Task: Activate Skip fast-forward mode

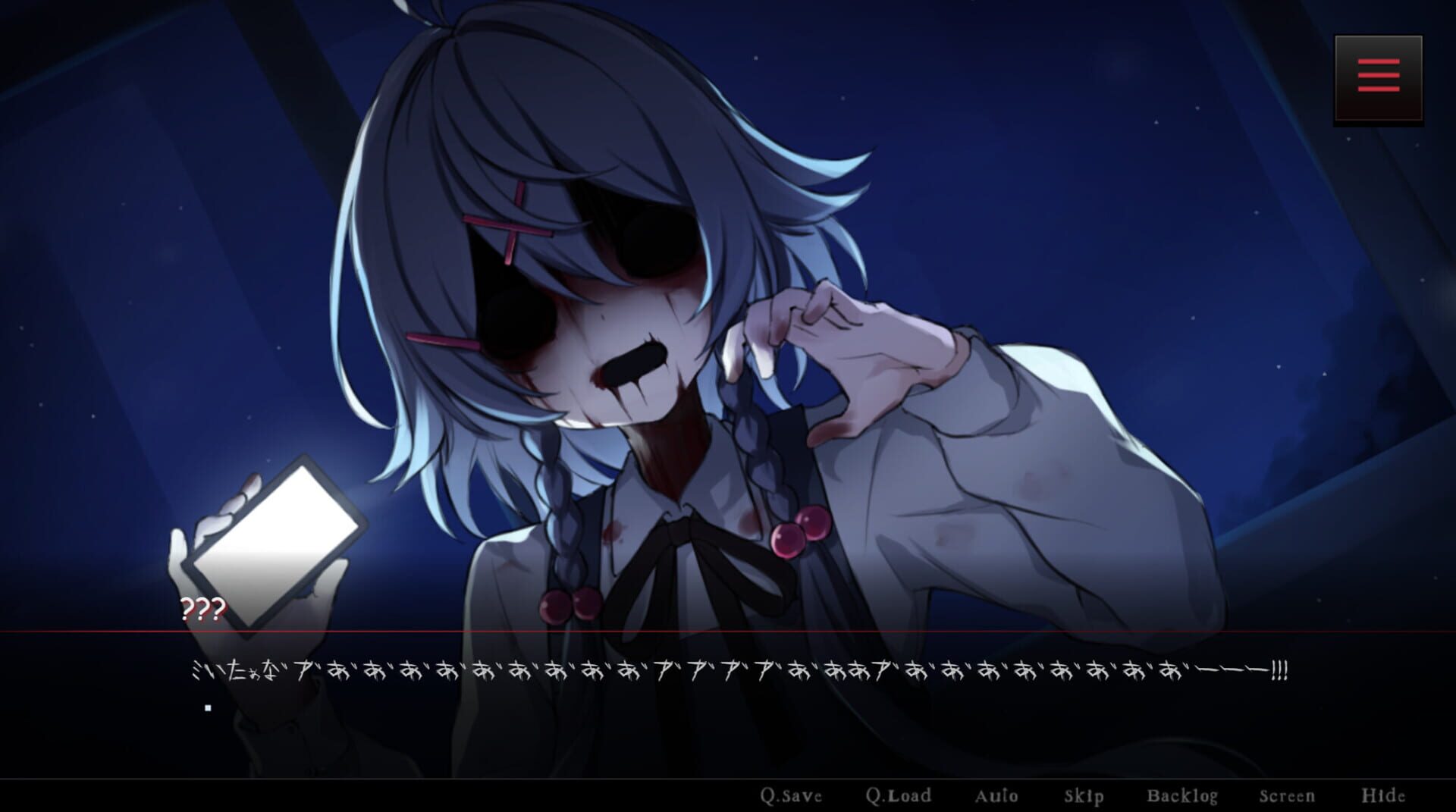Action: pos(1084,796)
